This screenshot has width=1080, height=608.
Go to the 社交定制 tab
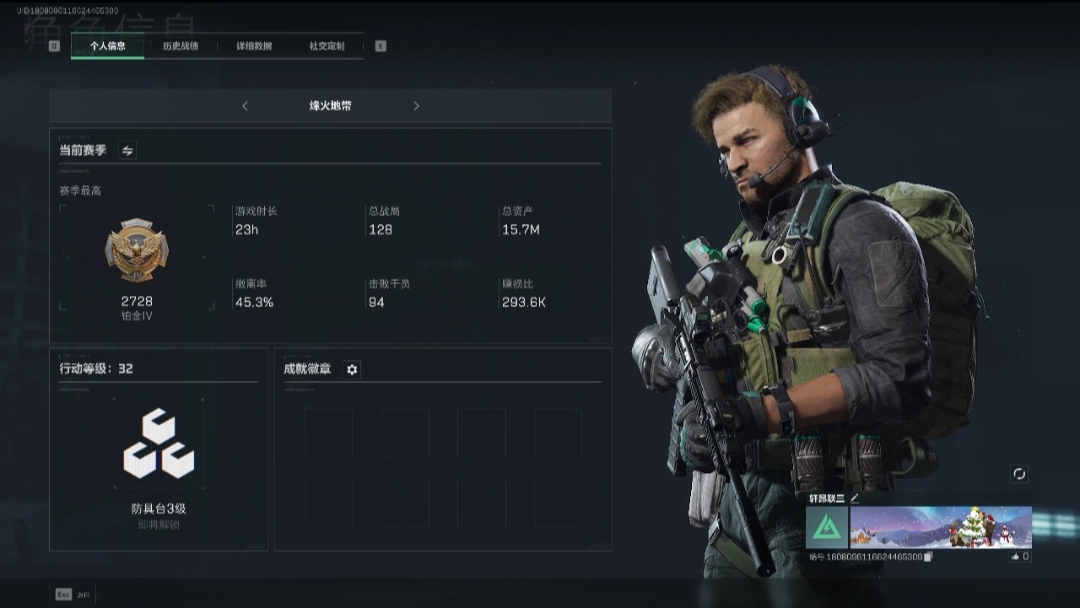tap(326, 46)
